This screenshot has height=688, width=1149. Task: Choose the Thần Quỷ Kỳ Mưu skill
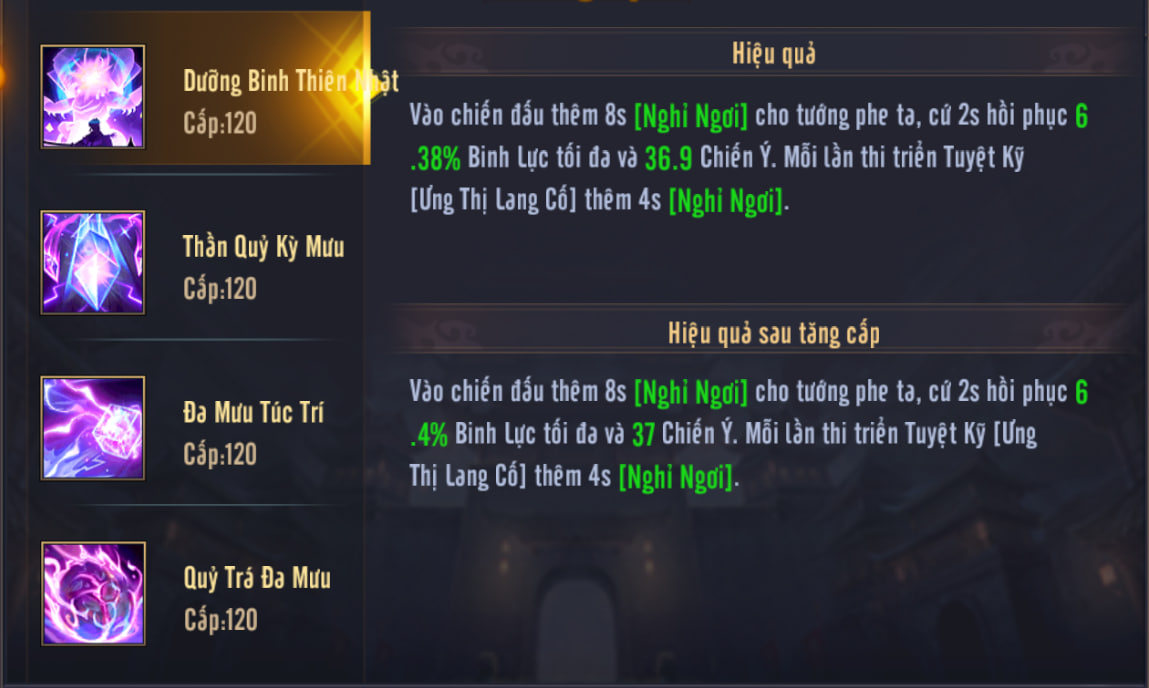[200, 263]
